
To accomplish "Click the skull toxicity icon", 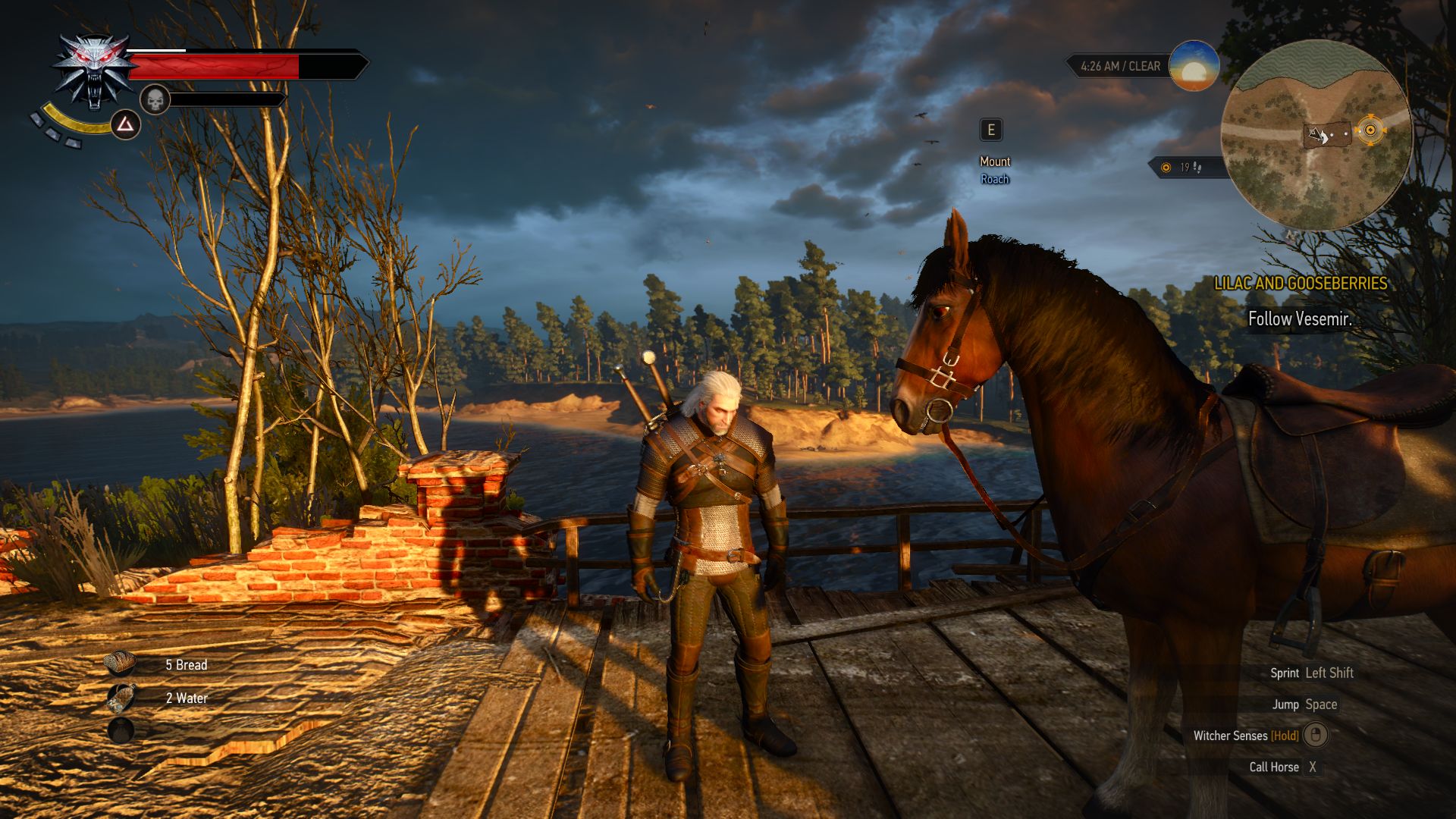I will pos(155,99).
